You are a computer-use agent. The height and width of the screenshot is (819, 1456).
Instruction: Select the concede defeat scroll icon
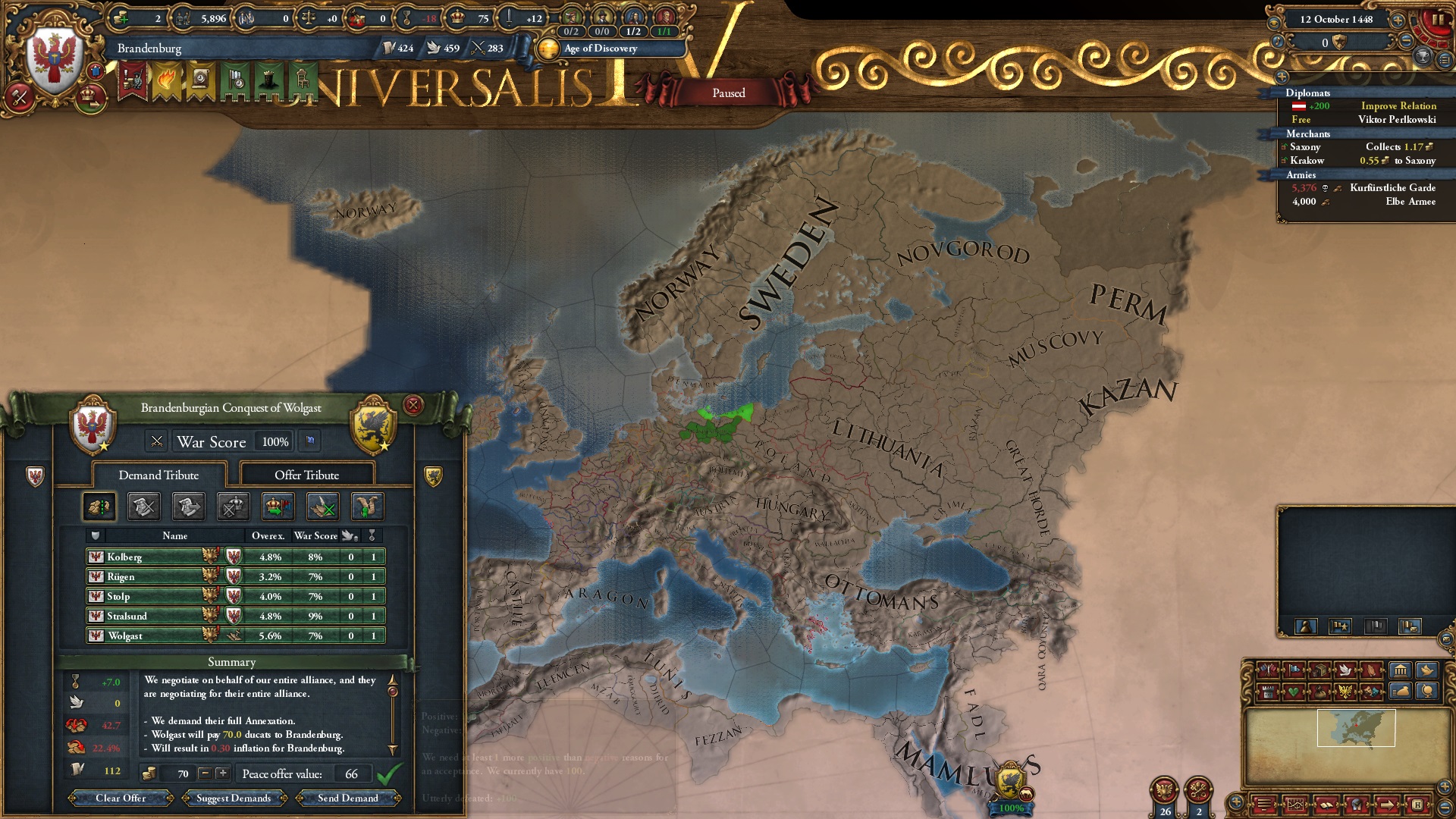(366, 506)
